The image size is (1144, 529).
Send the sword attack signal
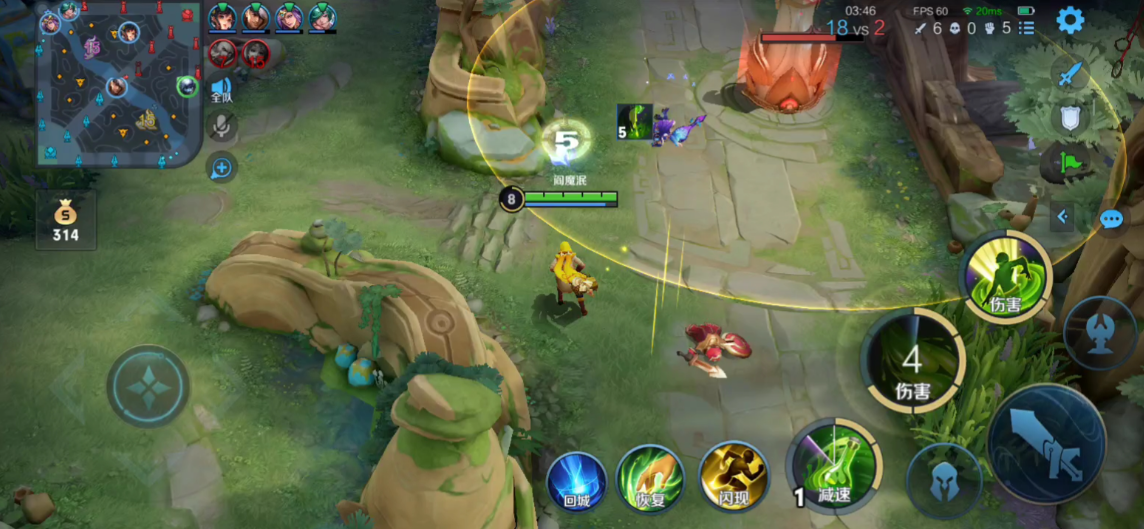[1070, 73]
